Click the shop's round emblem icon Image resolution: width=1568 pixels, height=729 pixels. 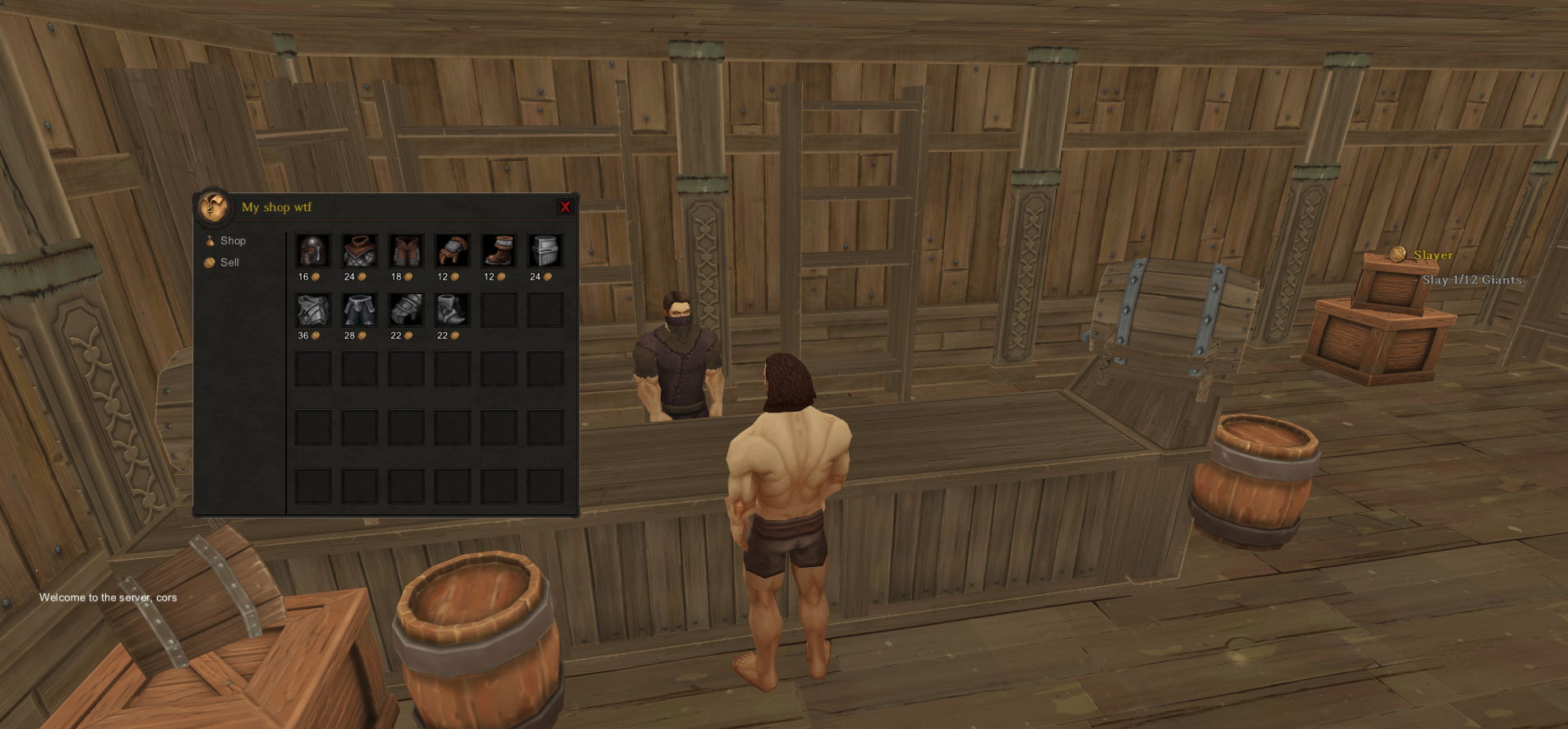point(214,206)
